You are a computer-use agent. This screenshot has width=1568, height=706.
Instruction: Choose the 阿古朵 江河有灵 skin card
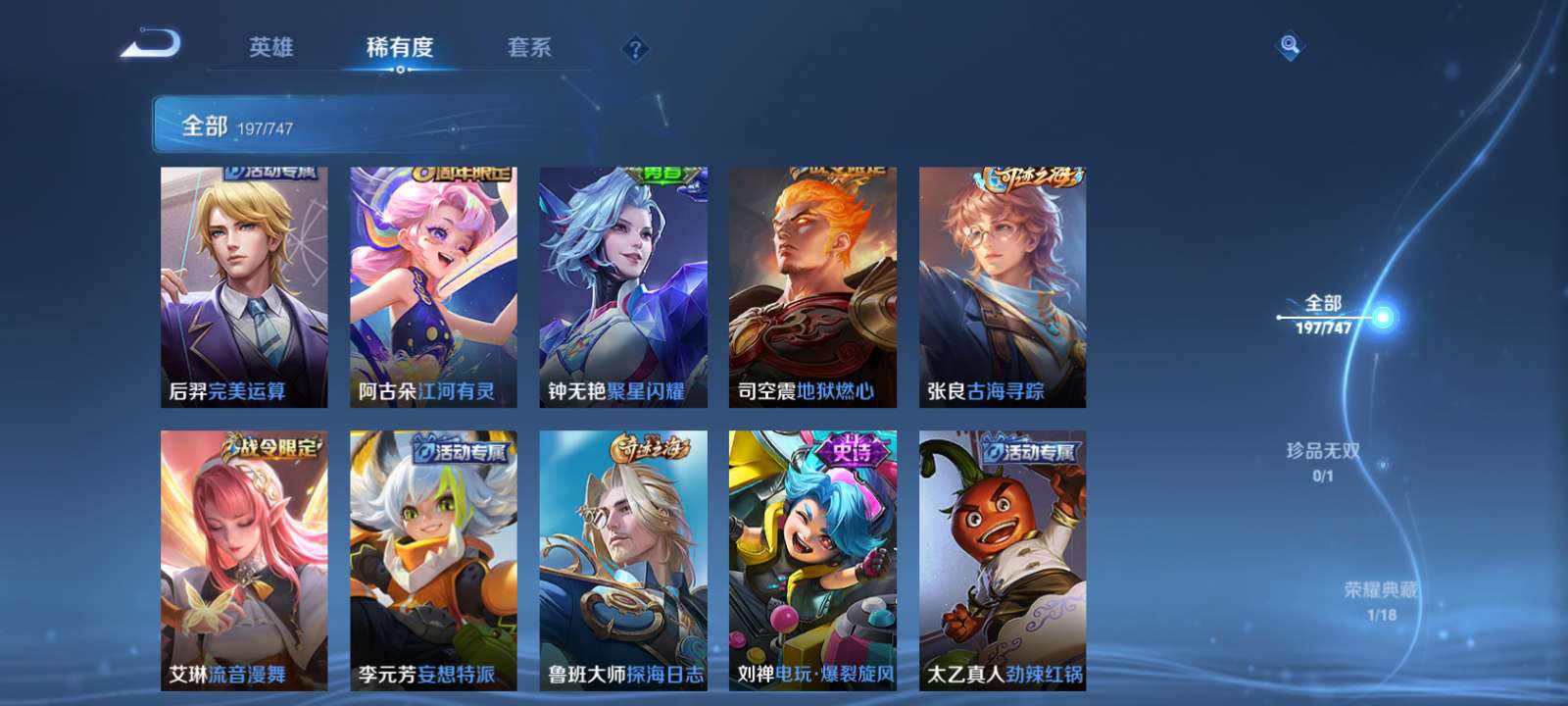click(433, 286)
